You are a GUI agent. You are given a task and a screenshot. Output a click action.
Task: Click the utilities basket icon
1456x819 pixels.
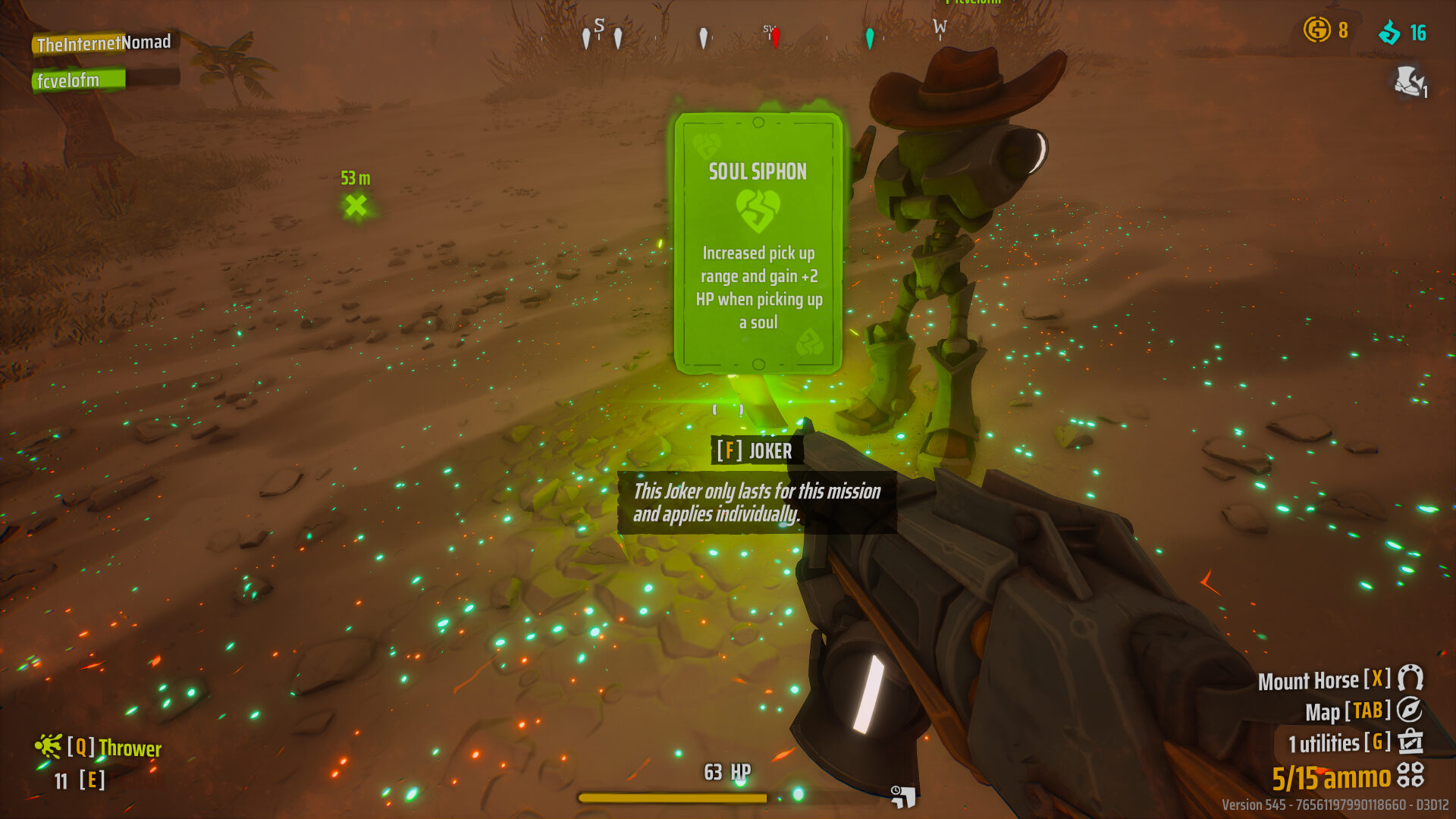(x=1410, y=741)
